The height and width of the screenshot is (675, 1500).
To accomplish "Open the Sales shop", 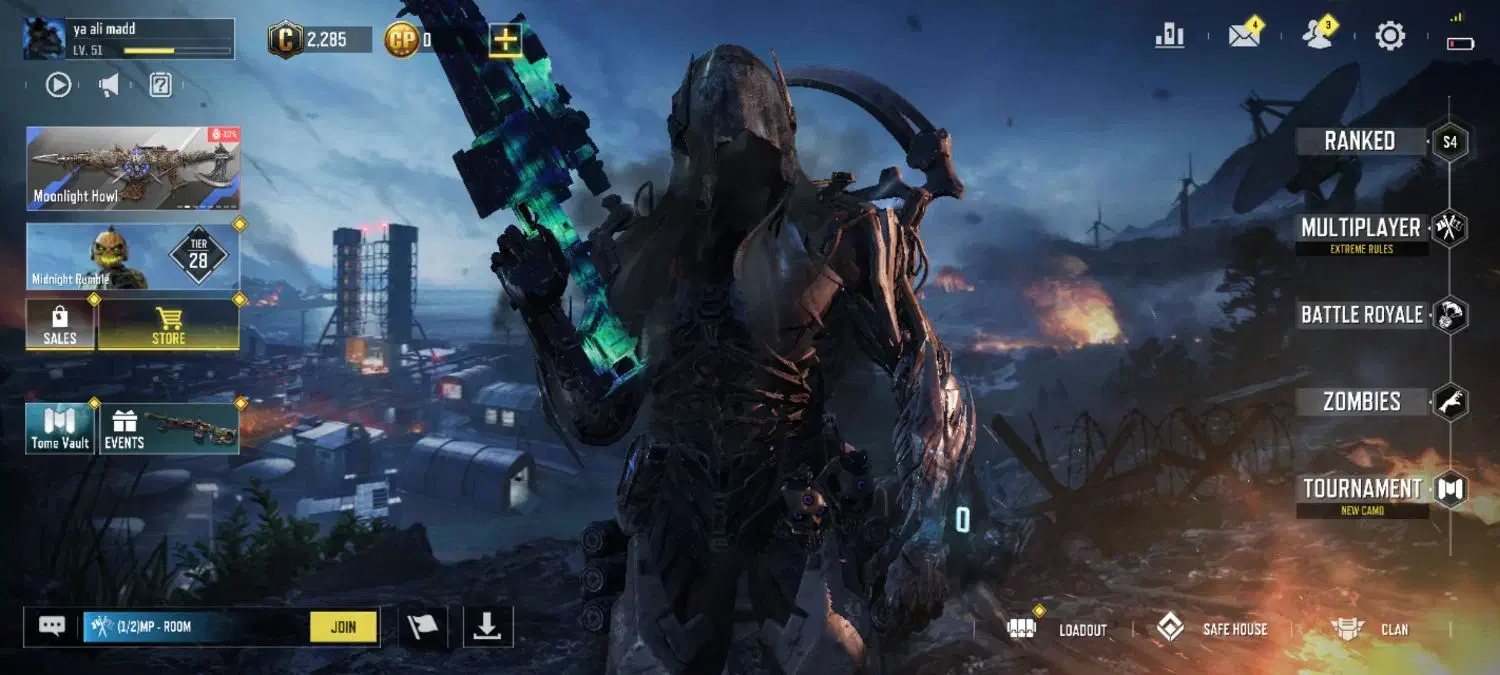I will click(x=60, y=325).
